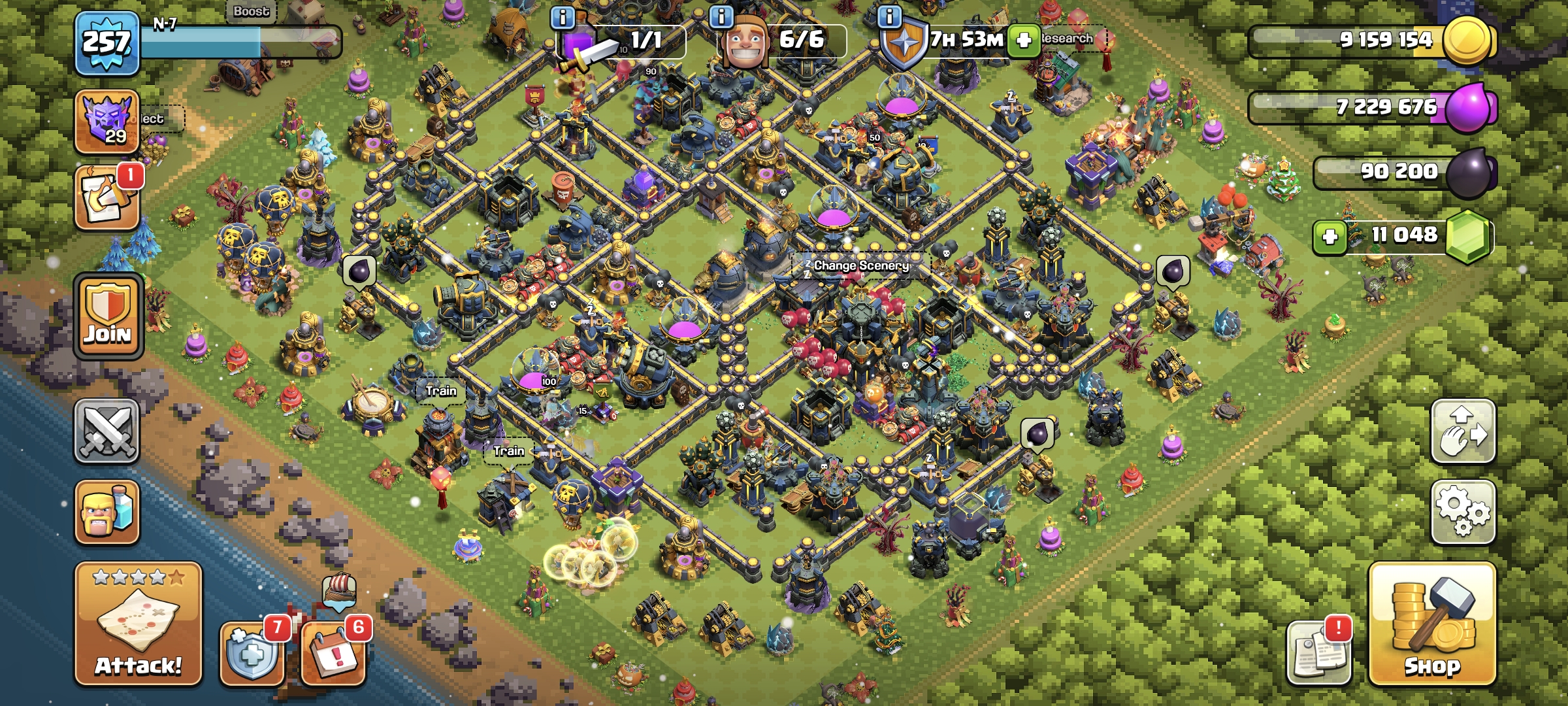Image resolution: width=1568 pixels, height=706 pixels.
Task: Open the settings gears menu
Action: click(1463, 513)
